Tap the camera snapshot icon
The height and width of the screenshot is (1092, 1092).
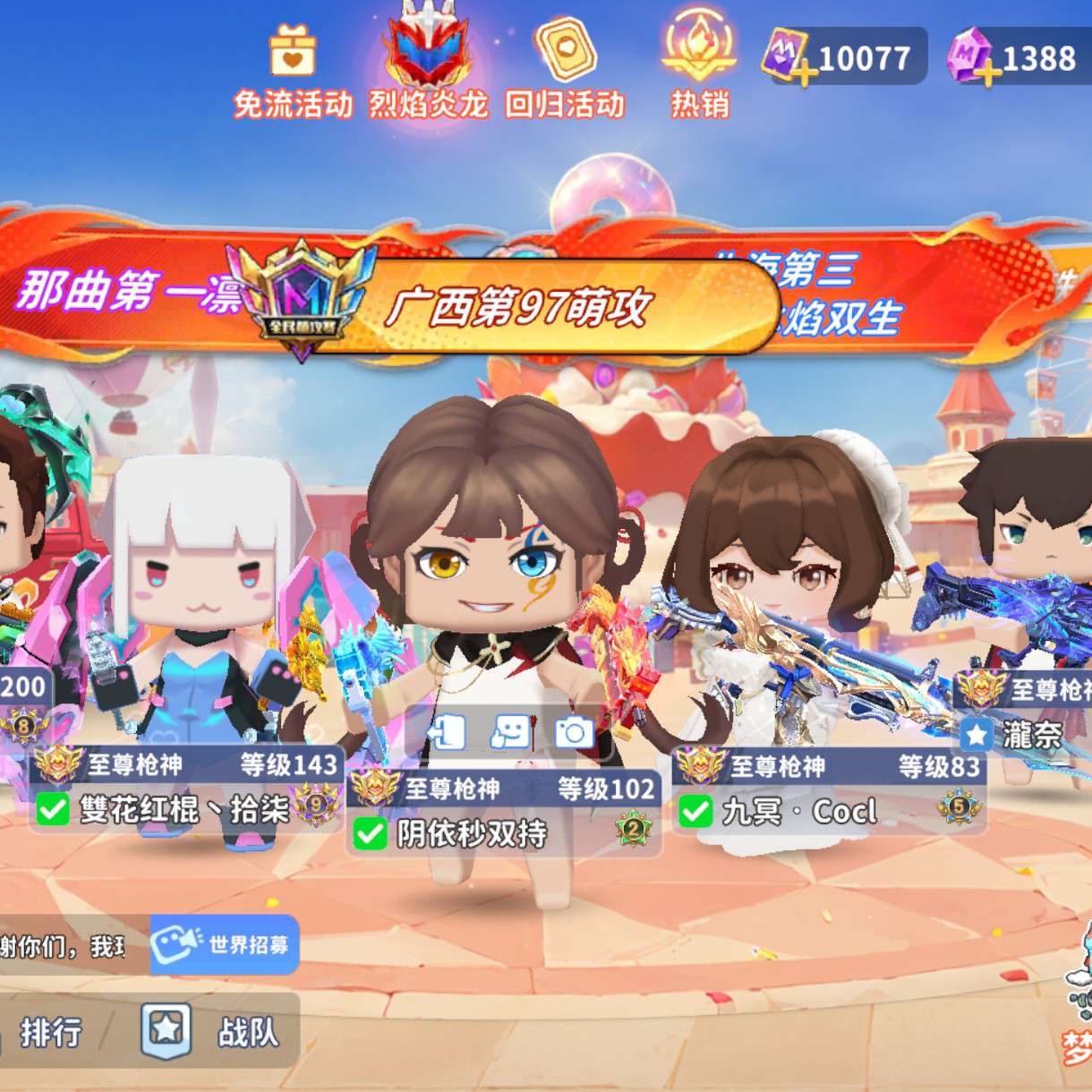(x=574, y=733)
